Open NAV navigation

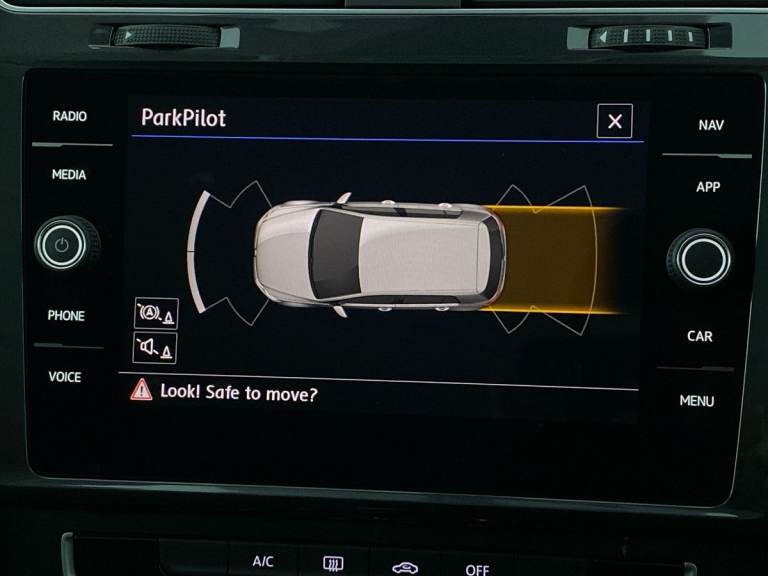[x=711, y=125]
